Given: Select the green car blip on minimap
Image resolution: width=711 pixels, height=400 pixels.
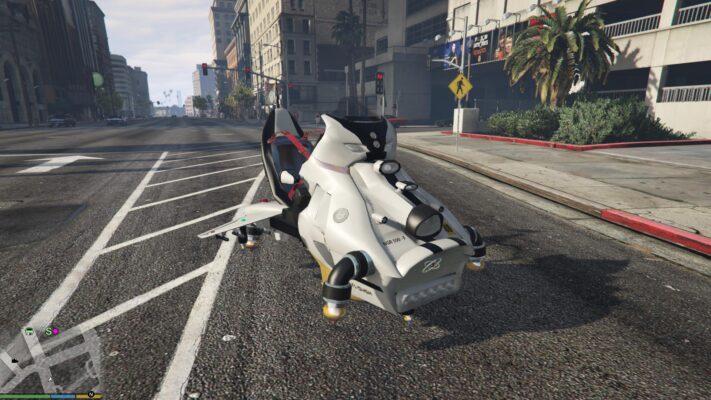Looking at the screenshot, I should coord(29,331).
